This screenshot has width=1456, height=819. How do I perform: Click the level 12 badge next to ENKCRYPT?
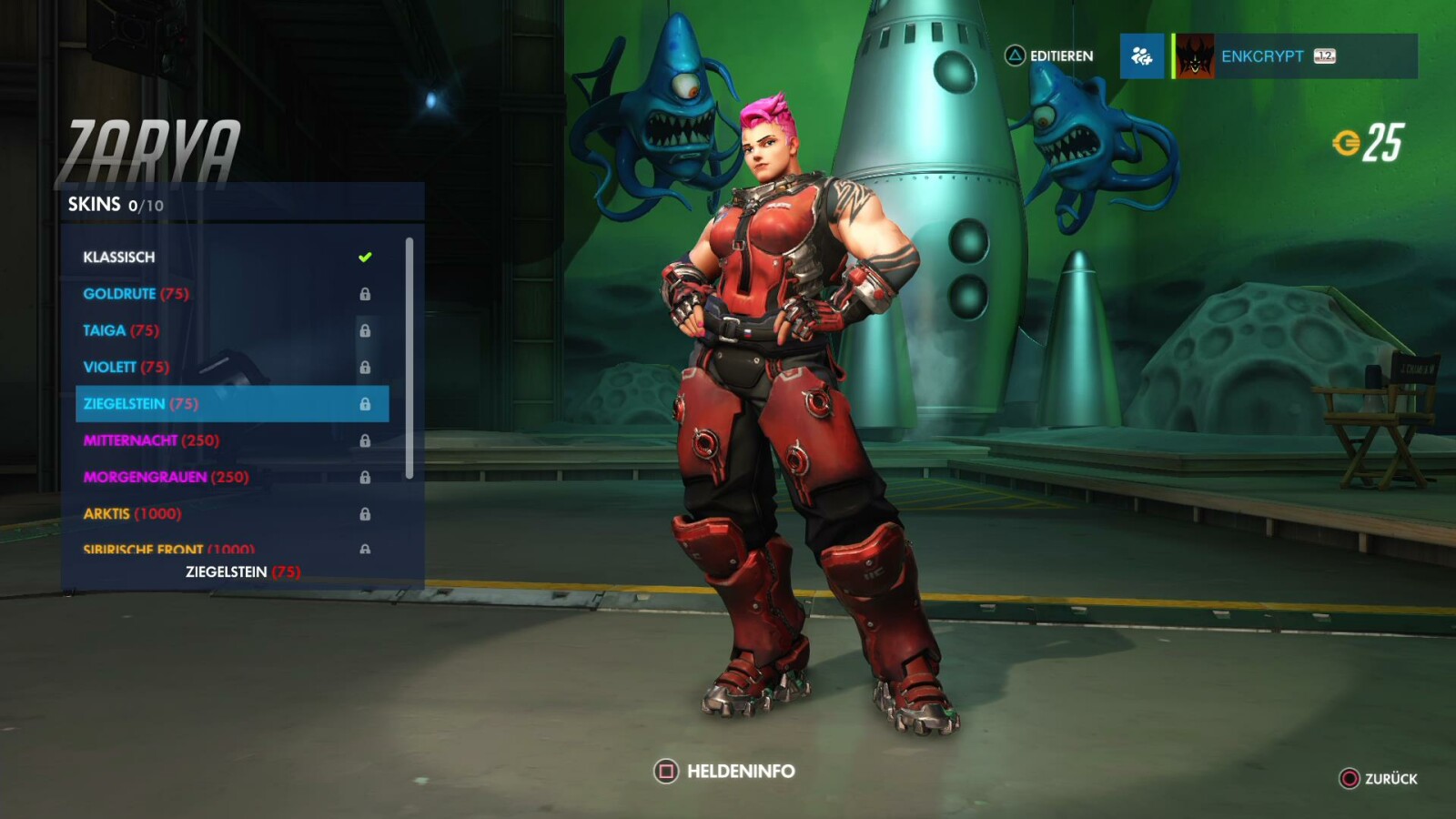click(1325, 56)
